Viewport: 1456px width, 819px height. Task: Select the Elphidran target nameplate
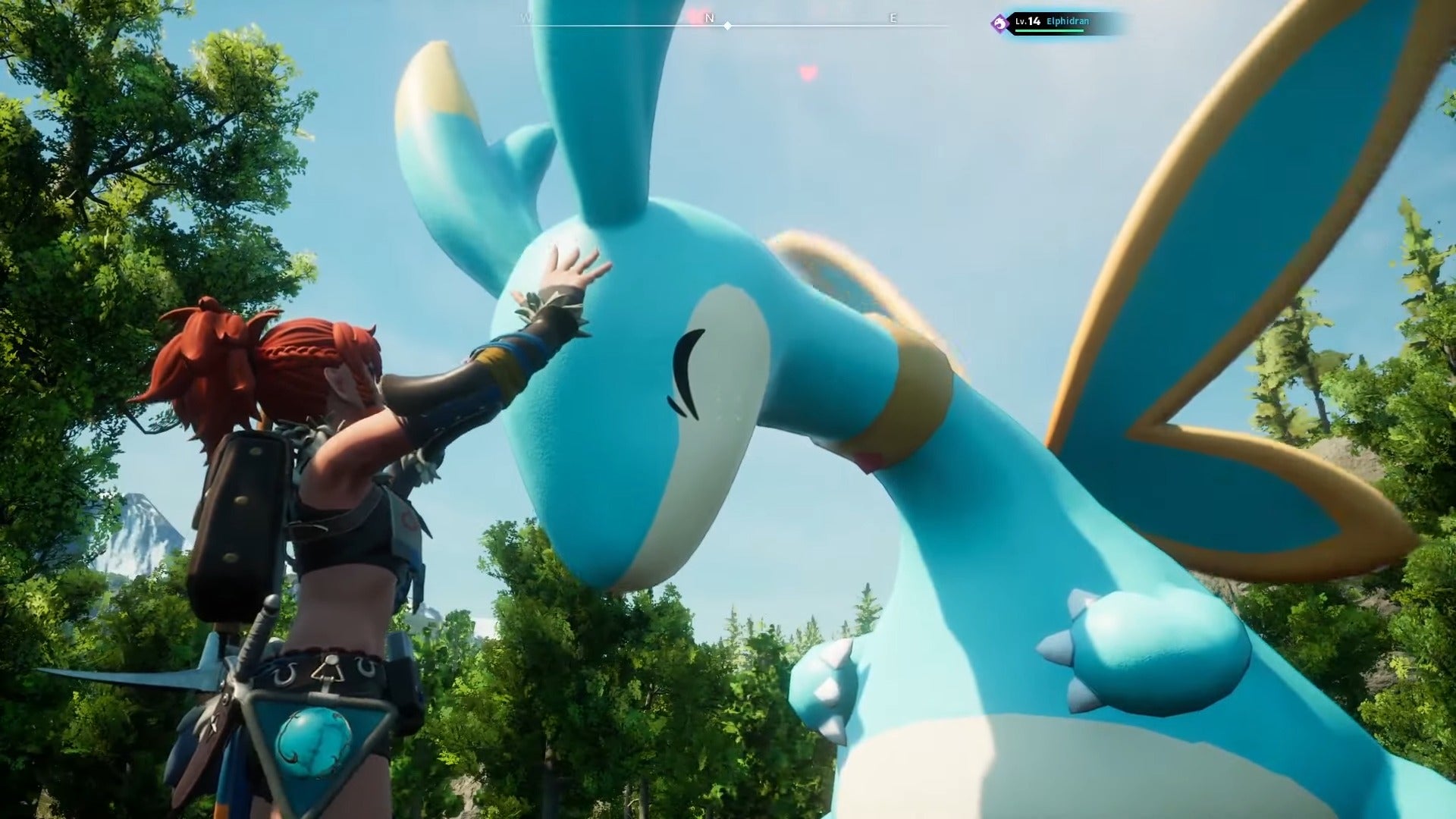pyautogui.click(x=1057, y=23)
